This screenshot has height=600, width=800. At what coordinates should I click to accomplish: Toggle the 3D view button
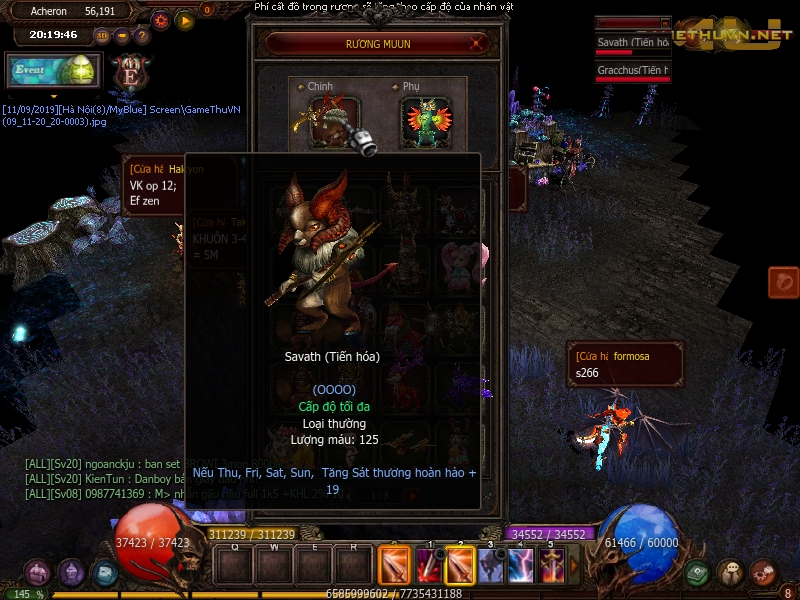pos(102,36)
